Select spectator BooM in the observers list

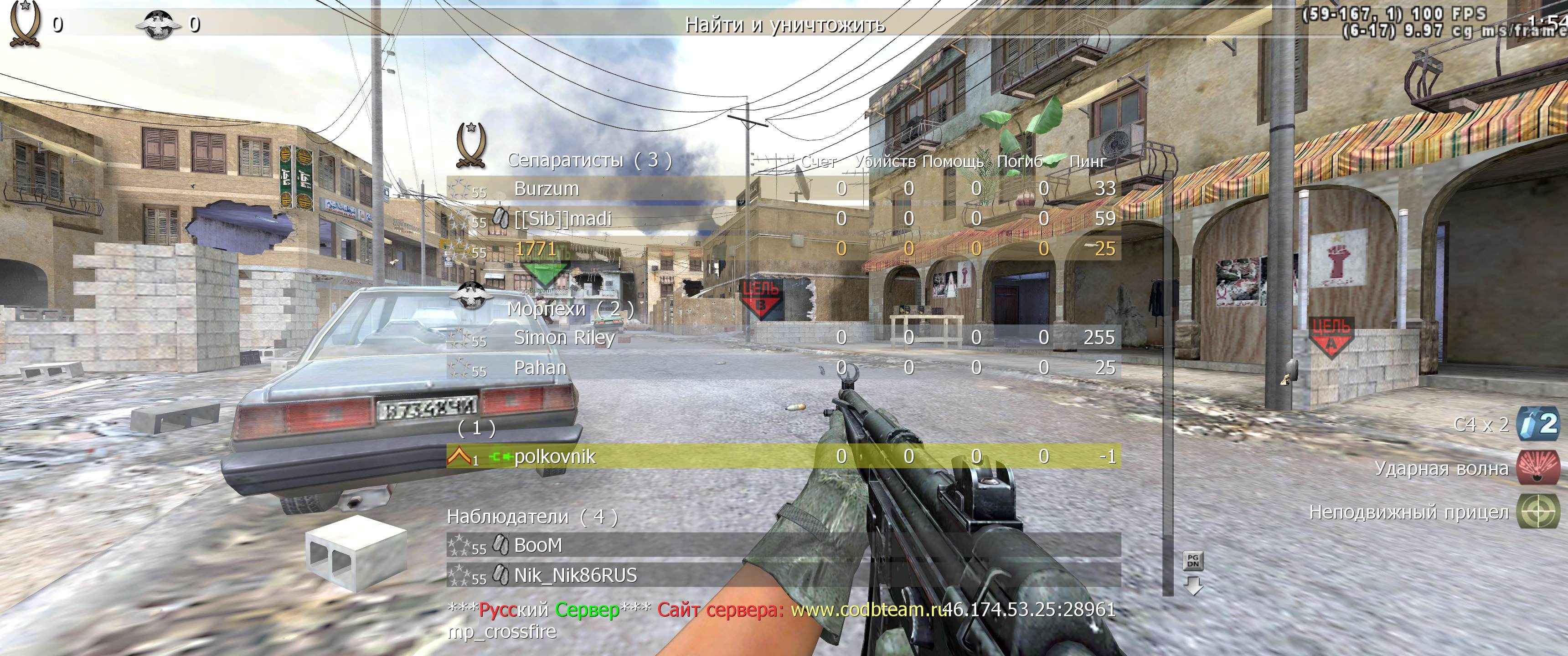click(783, 545)
